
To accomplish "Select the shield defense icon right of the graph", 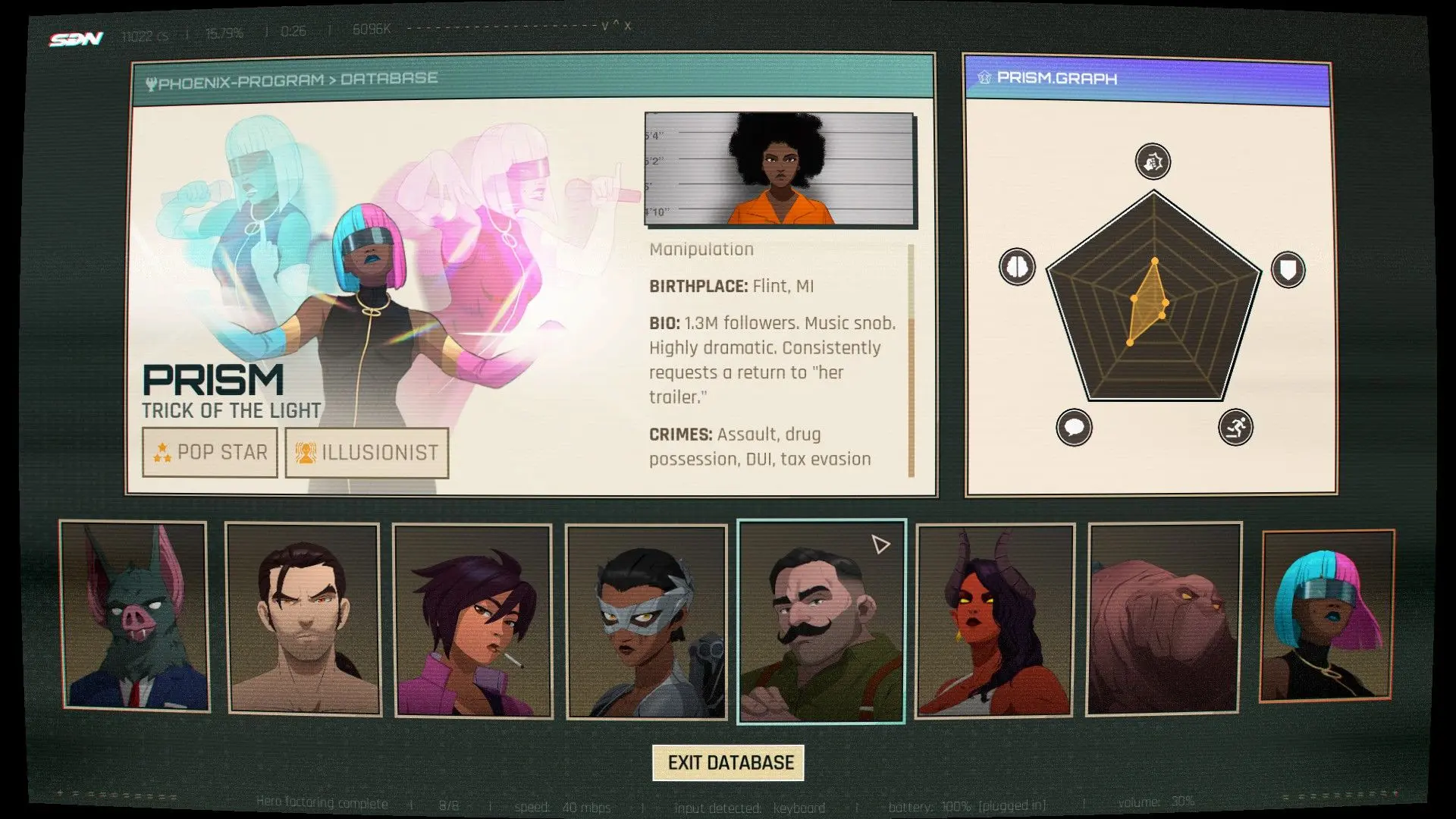I will click(1288, 268).
